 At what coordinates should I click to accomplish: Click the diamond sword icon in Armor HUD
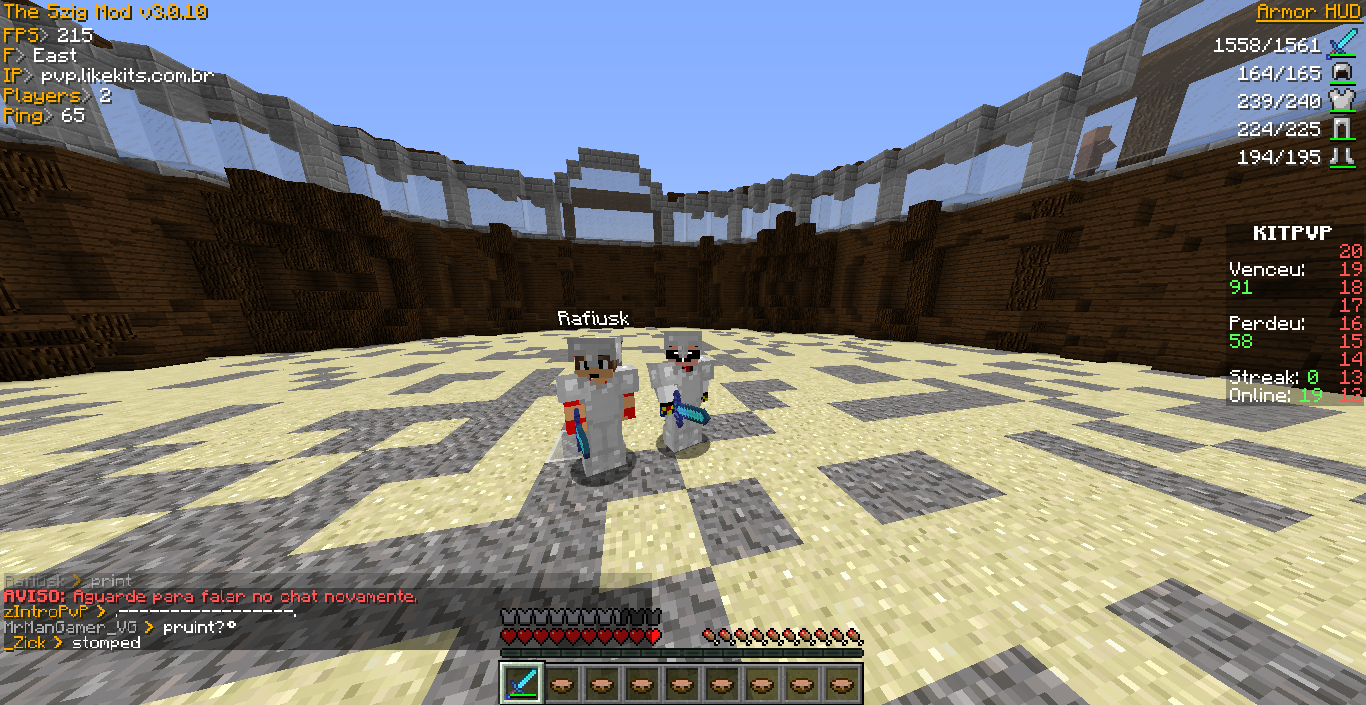[1340, 45]
